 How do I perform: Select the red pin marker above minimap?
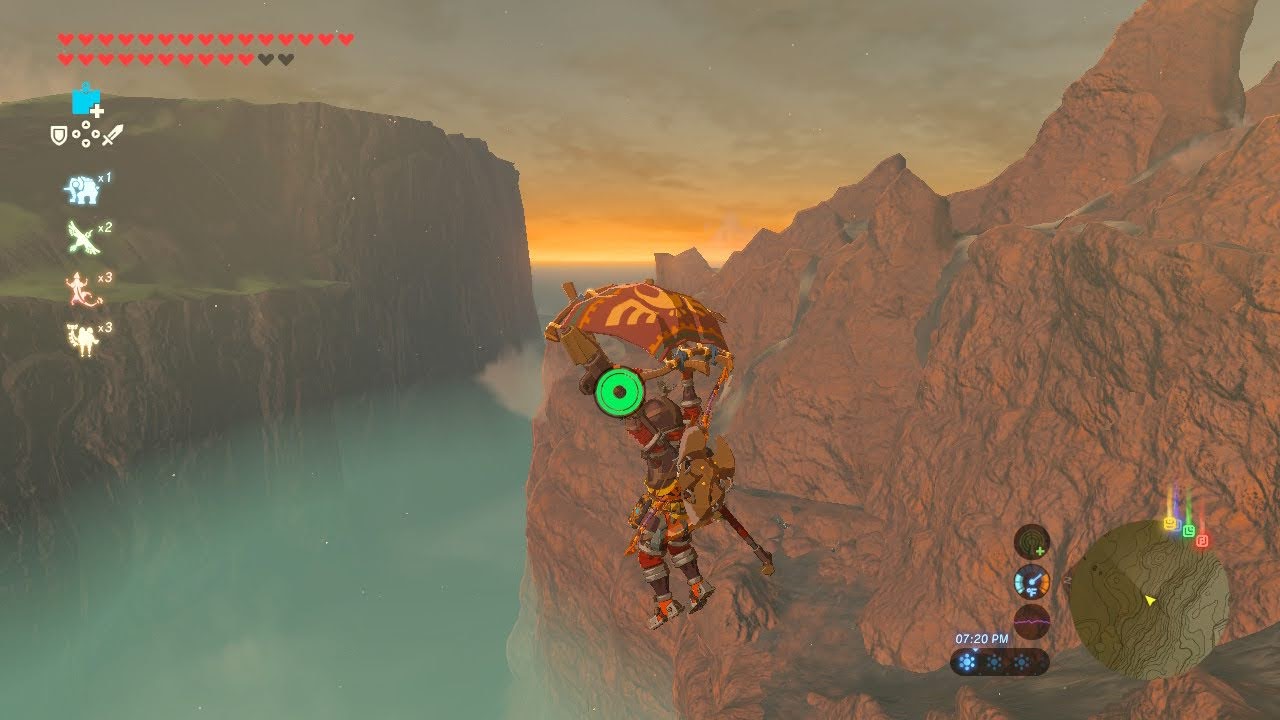1202,541
